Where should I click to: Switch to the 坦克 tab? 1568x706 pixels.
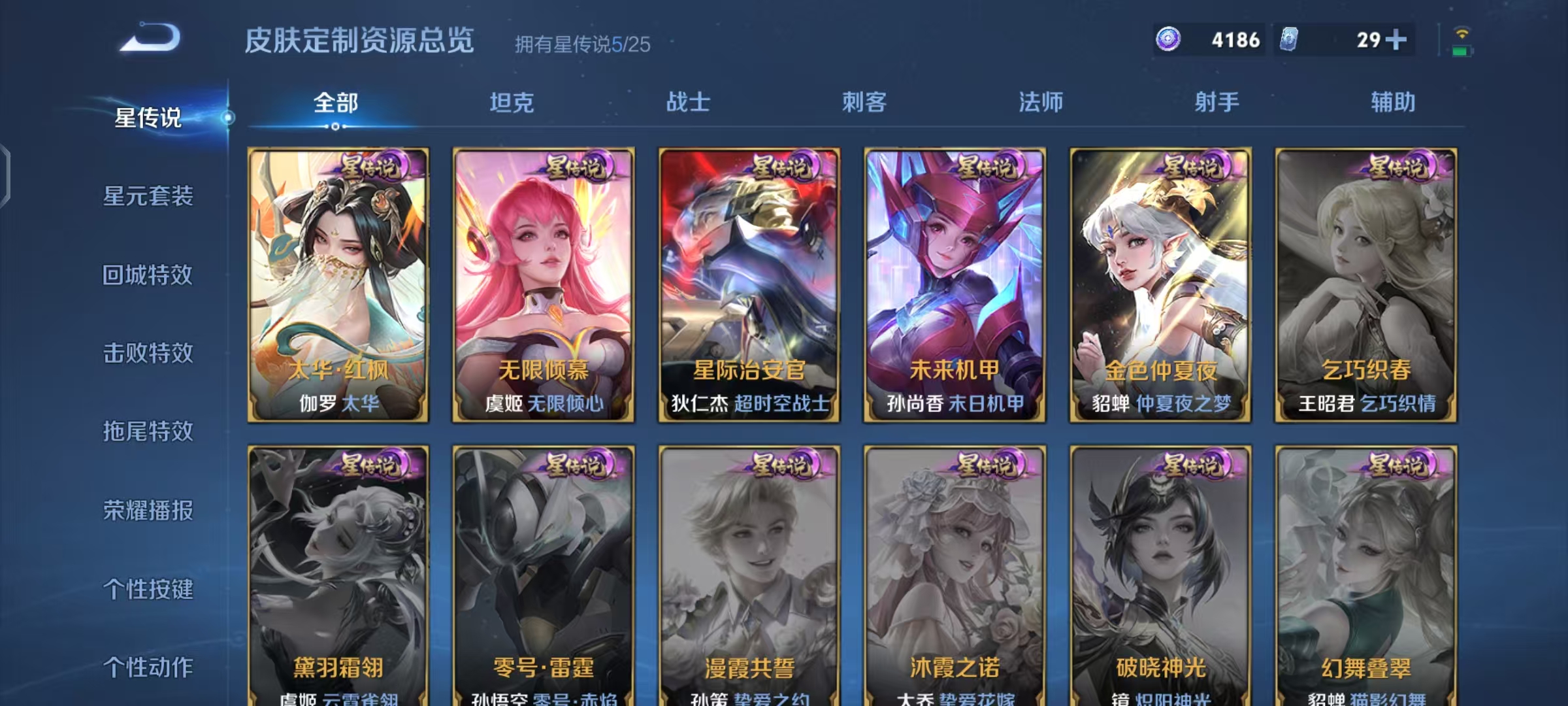coord(514,103)
